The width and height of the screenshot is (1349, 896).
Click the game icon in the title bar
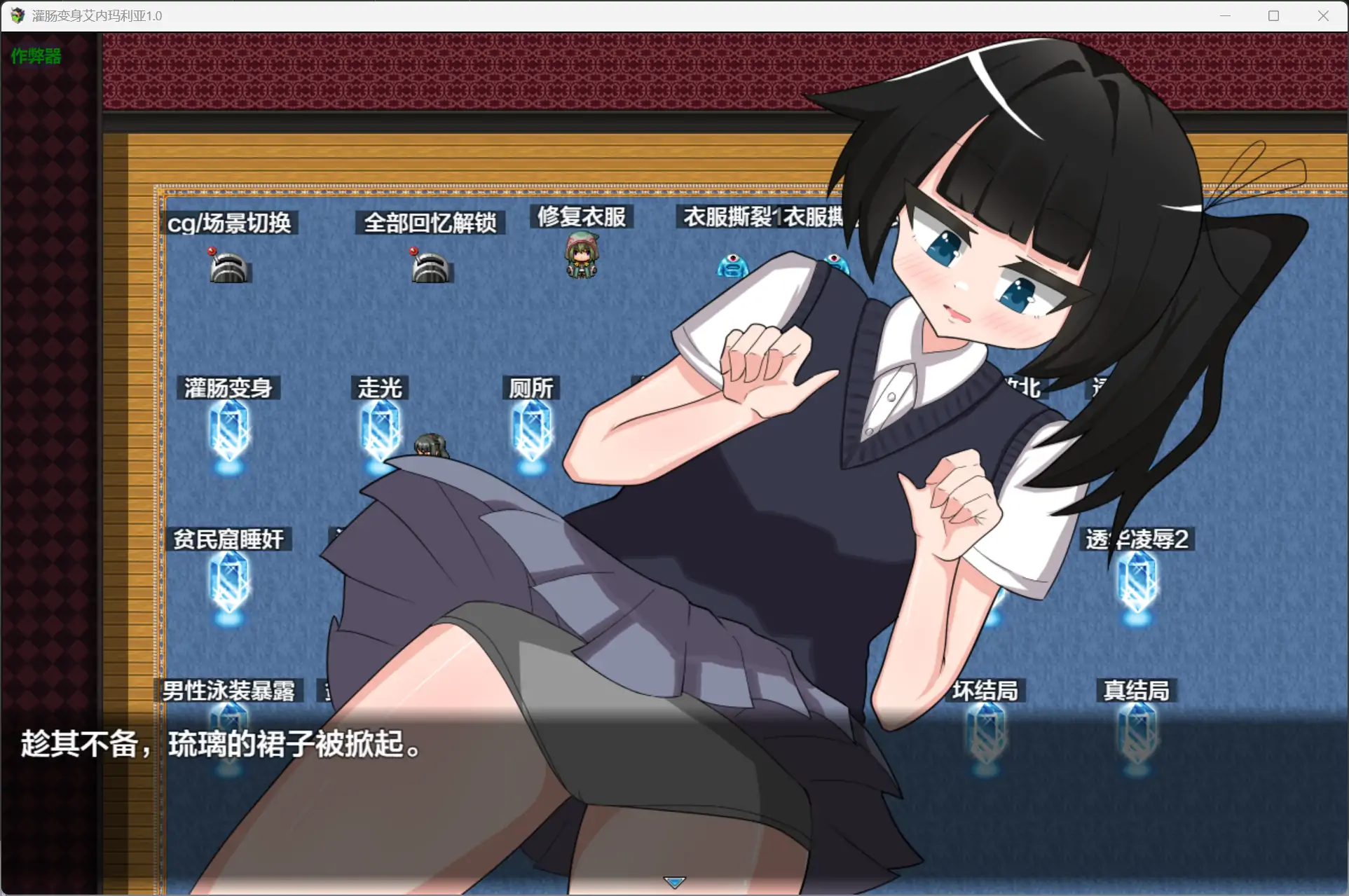pos(17,15)
